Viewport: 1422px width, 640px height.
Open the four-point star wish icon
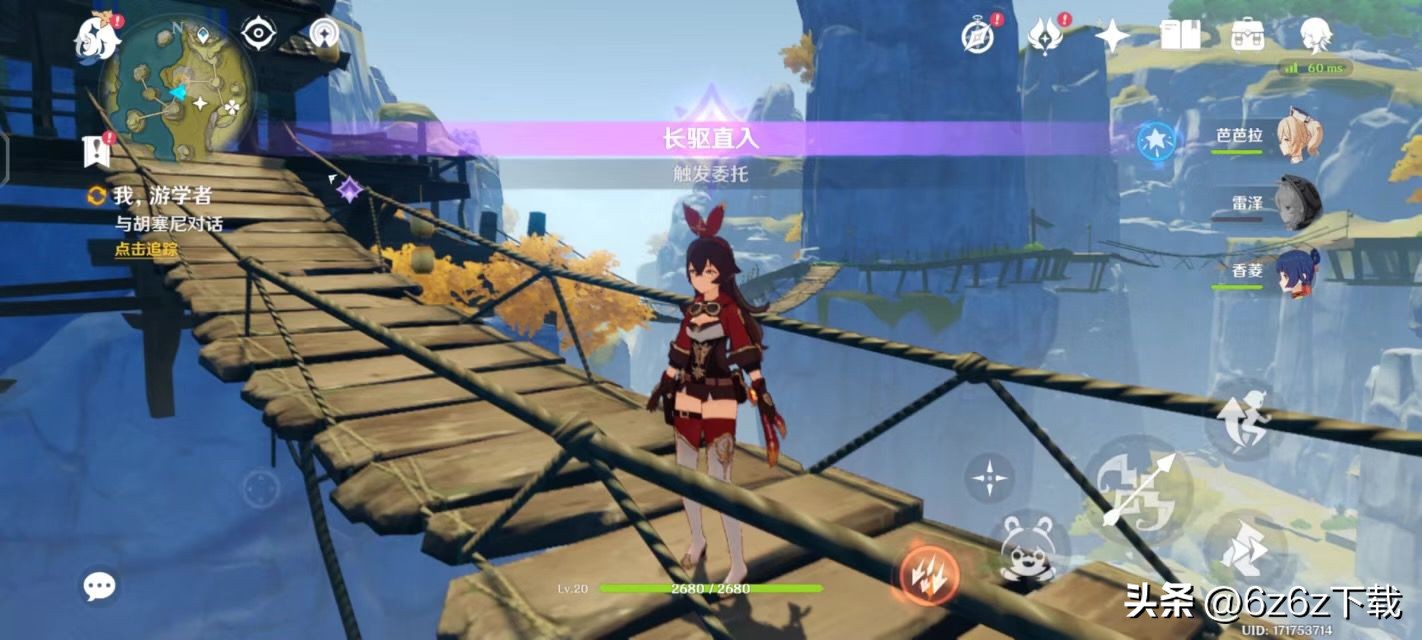1112,36
